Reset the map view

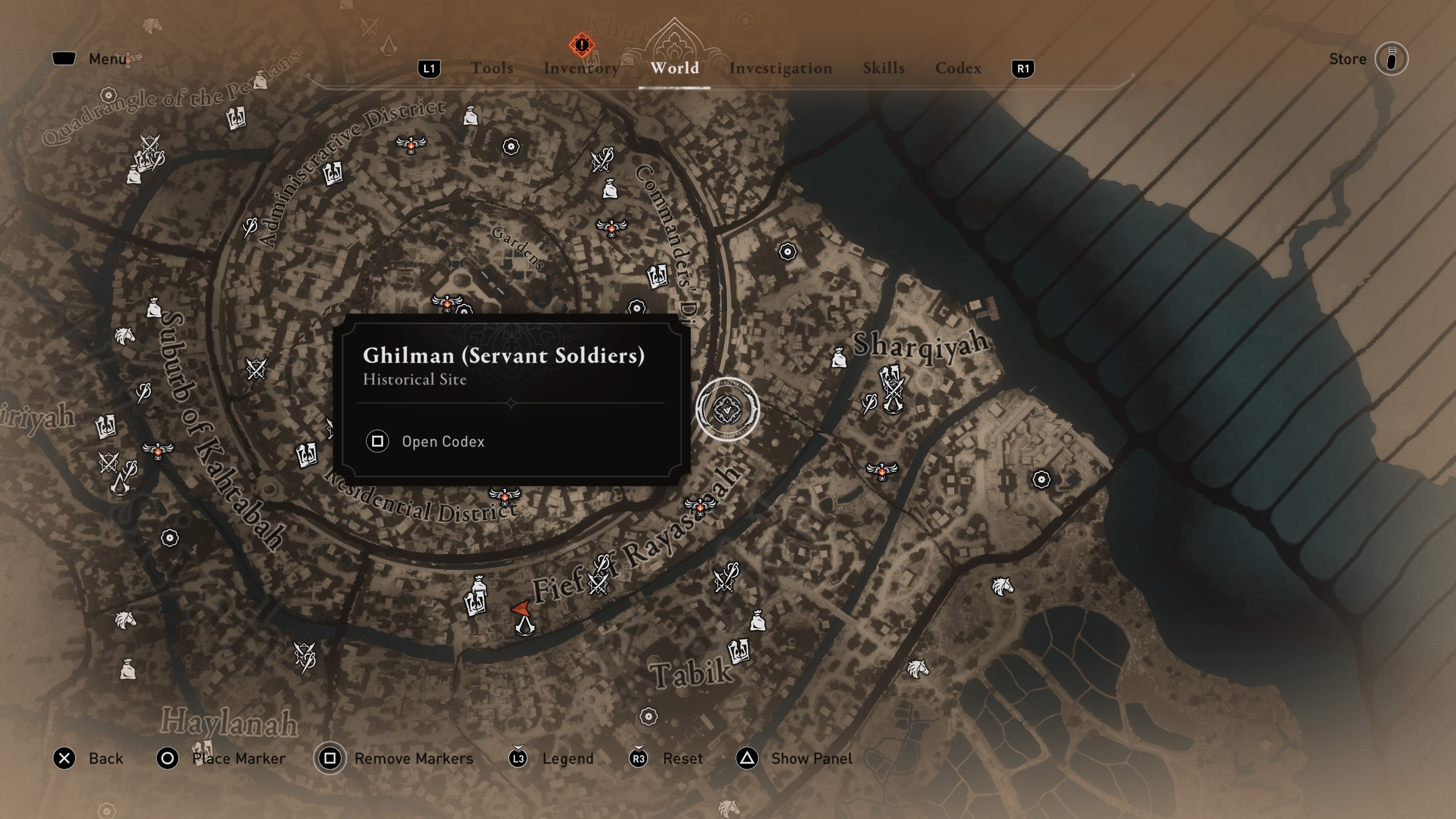click(682, 758)
